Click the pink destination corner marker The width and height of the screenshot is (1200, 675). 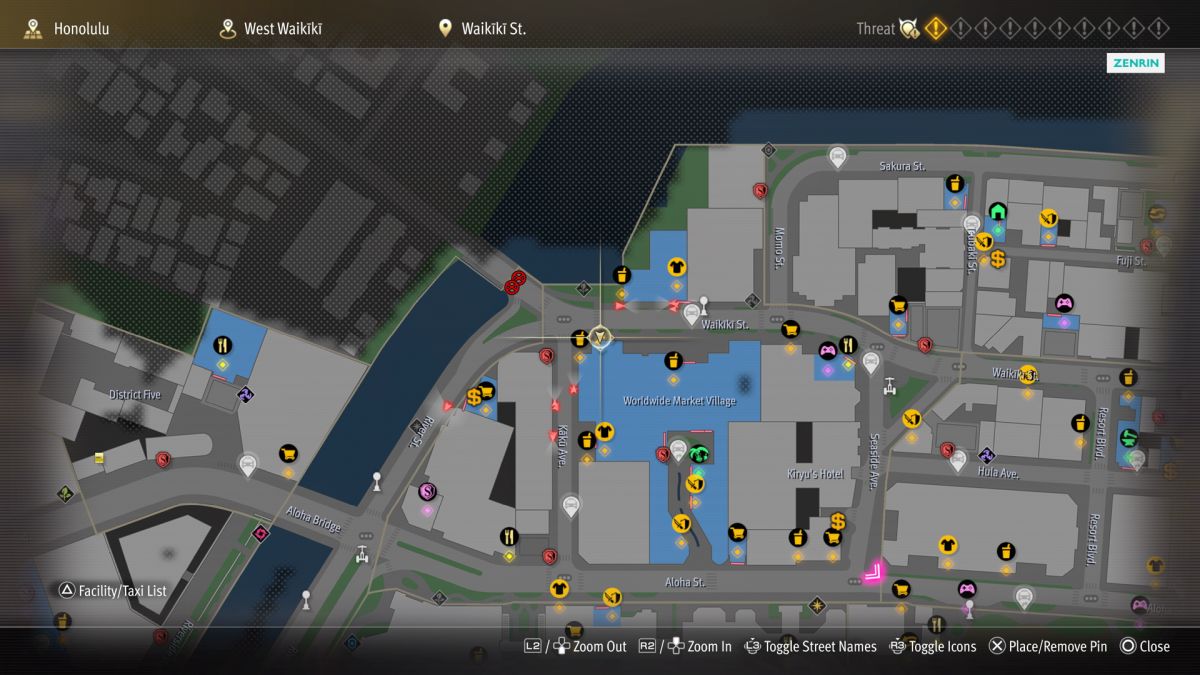tap(874, 572)
